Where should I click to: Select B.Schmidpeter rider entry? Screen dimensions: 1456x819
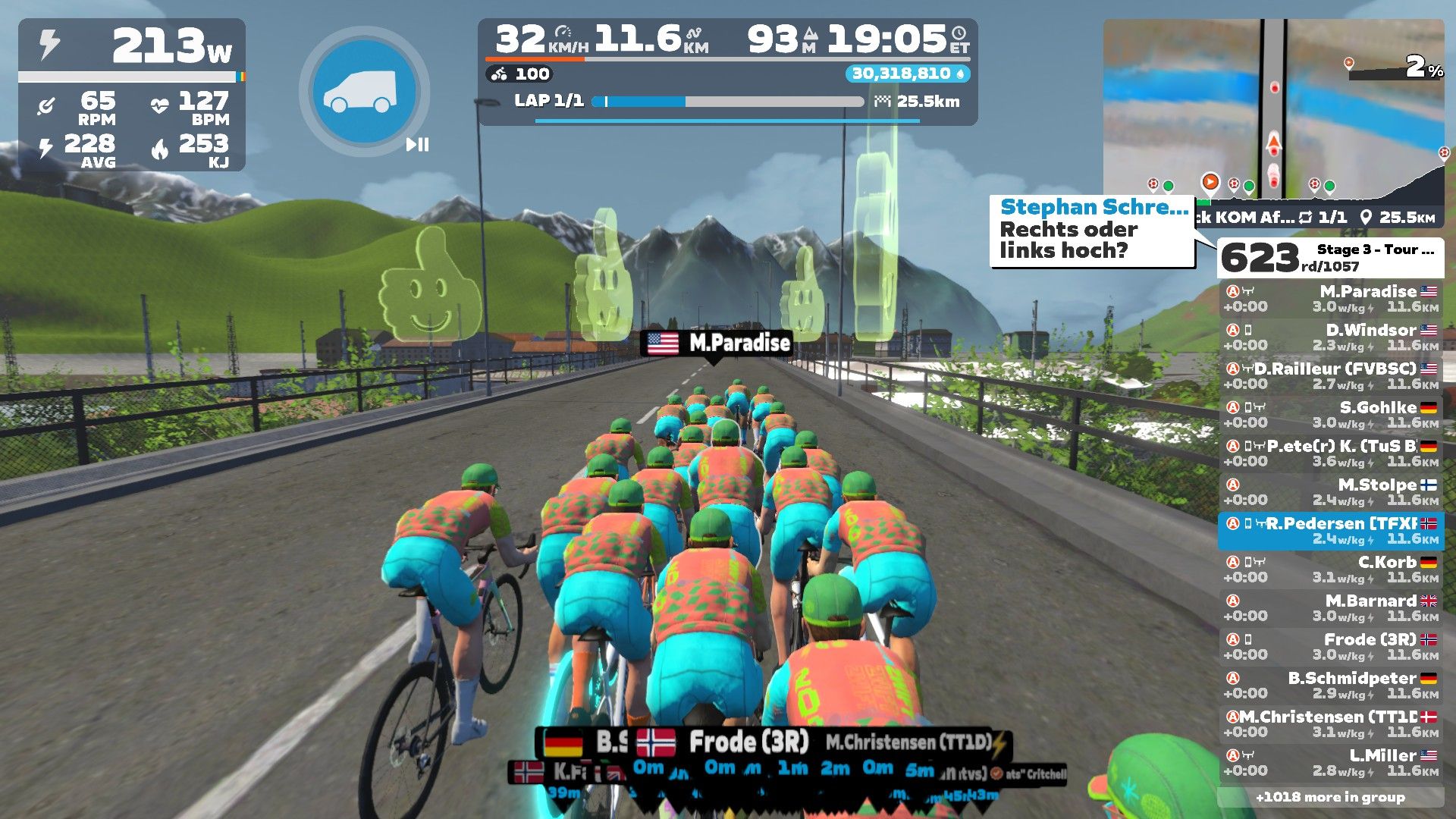tap(1331, 686)
